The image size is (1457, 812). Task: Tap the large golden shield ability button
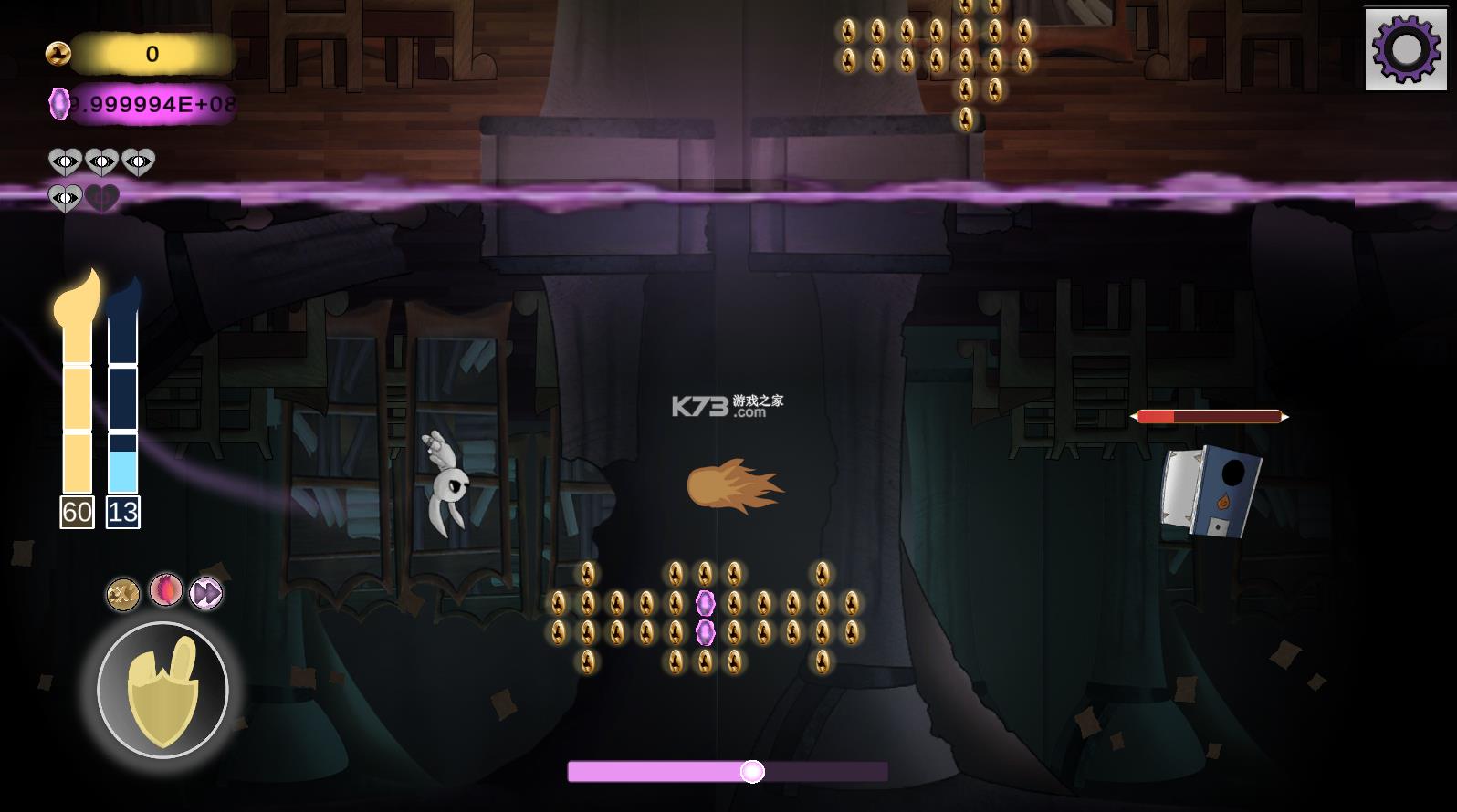click(162, 690)
